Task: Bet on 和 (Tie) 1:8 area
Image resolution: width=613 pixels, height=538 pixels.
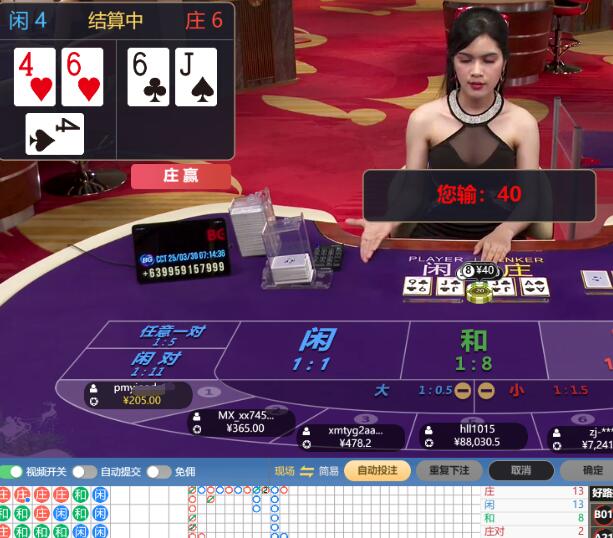Action: [473, 350]
